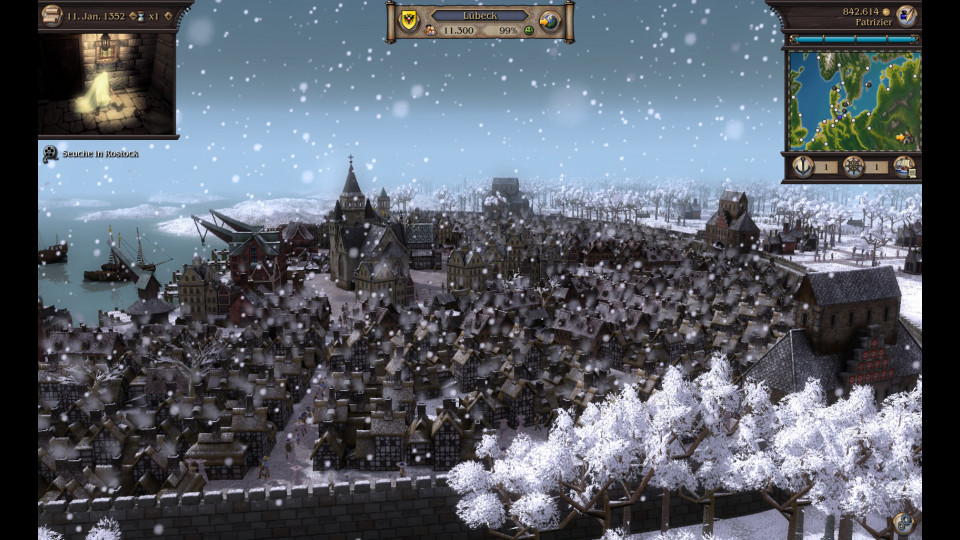Image resolution: width=960 pixels, height=540 pixels.
Task: Open the glowing ghost event picture
Action: click(107, 83)
